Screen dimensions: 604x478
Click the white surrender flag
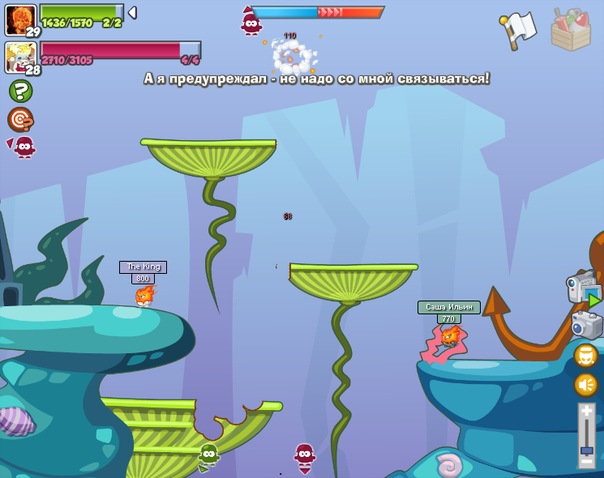pos(518,30)
